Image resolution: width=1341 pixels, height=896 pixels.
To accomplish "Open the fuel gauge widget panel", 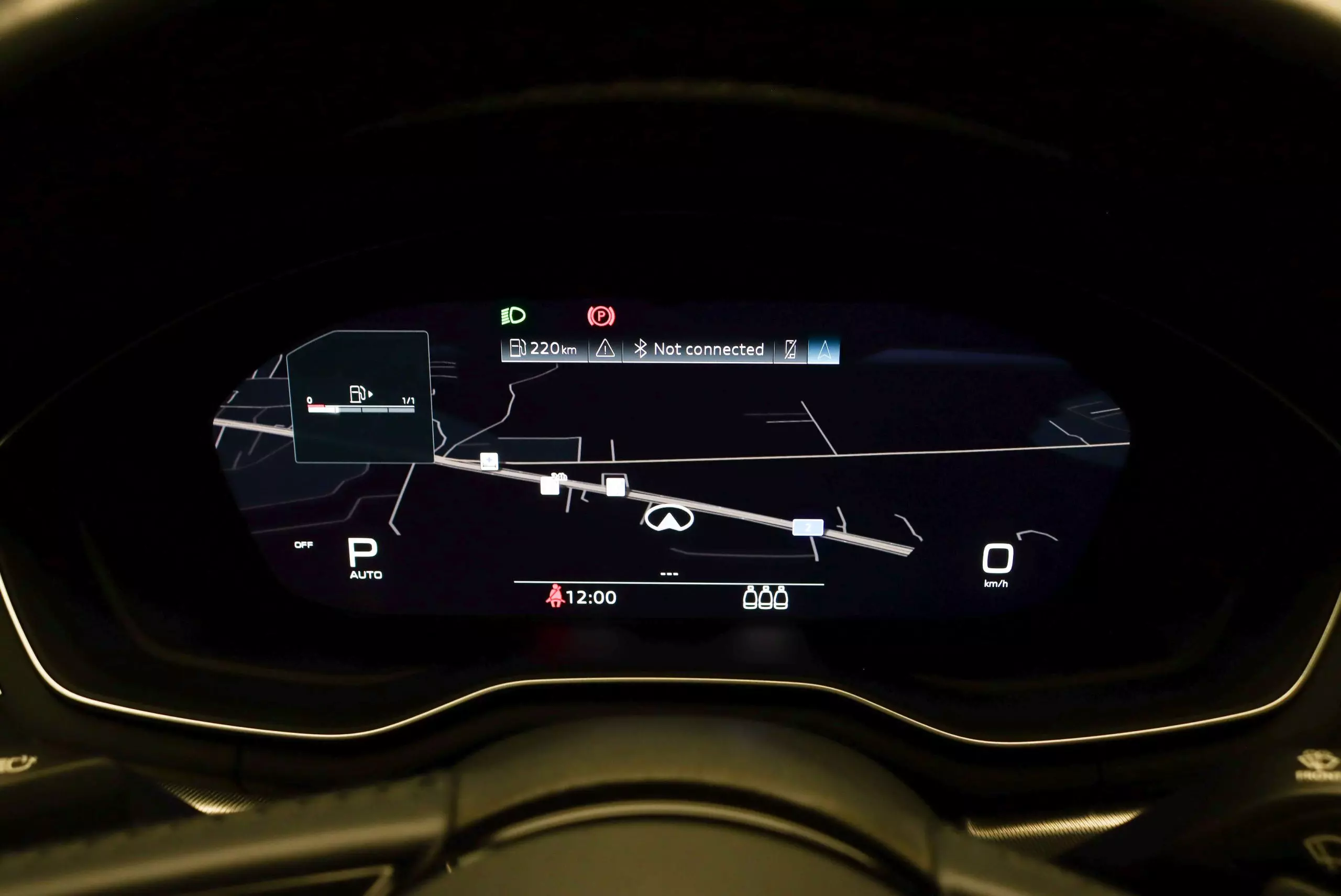I will pos(361,397).
